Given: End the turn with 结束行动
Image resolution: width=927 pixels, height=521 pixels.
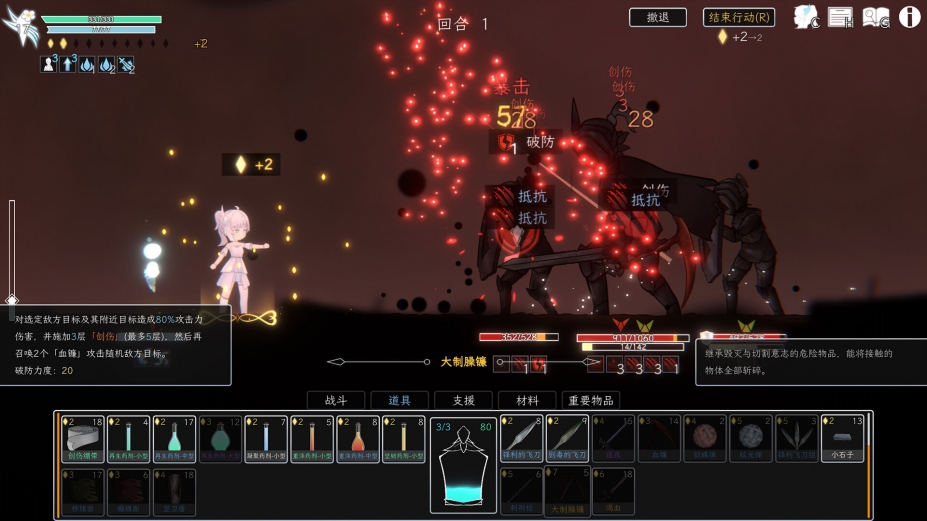Looking at the screenshot, I should (x=739, y=17).
